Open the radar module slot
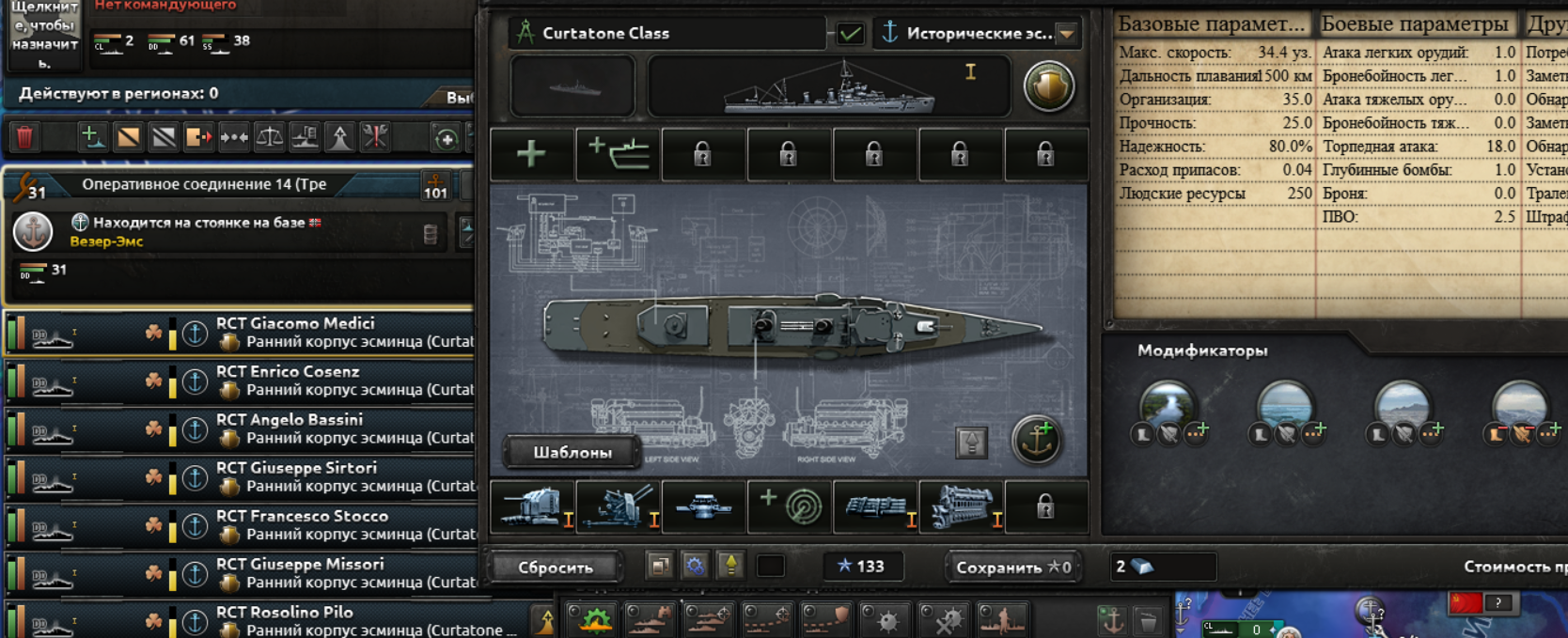 [x=790, y=506]
